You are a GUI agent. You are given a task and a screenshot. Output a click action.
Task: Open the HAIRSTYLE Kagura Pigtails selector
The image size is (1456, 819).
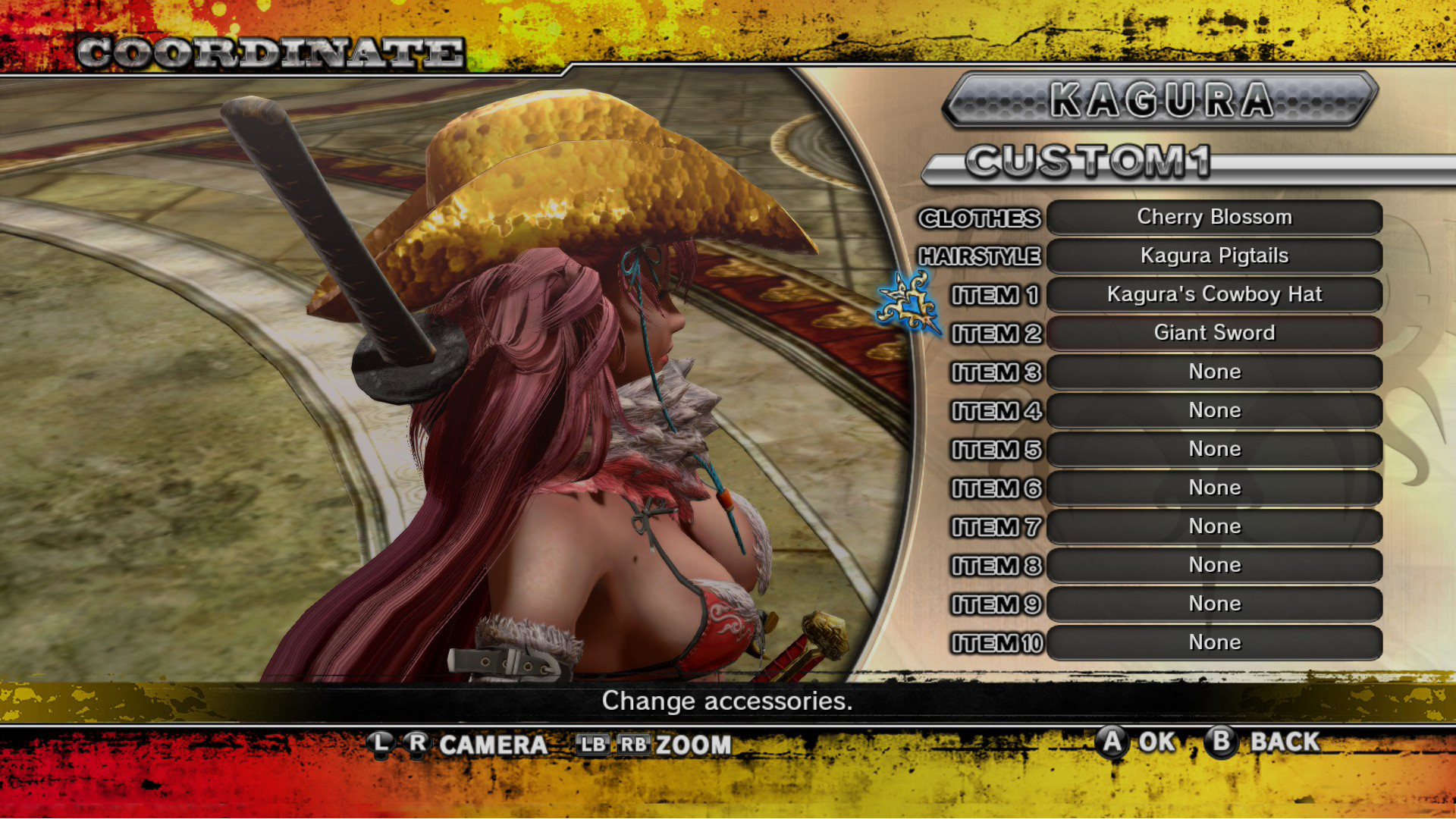coord(1214,256)
